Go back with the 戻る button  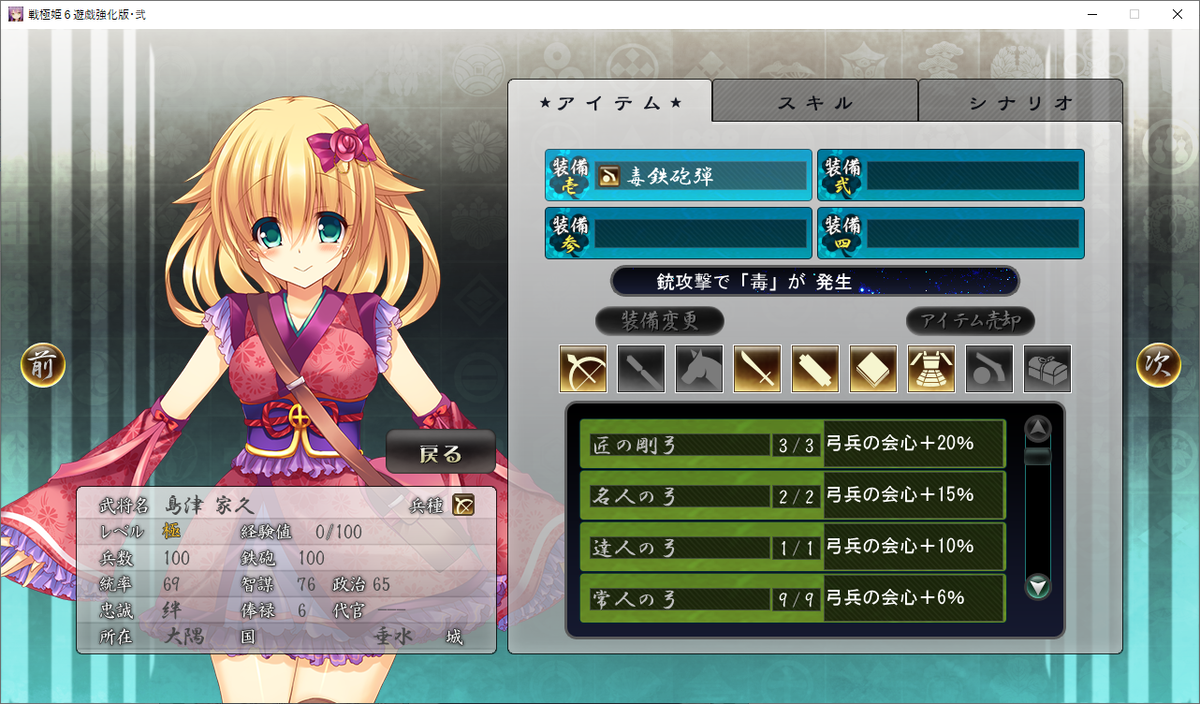pyautogui.click(x=441, y=453)
